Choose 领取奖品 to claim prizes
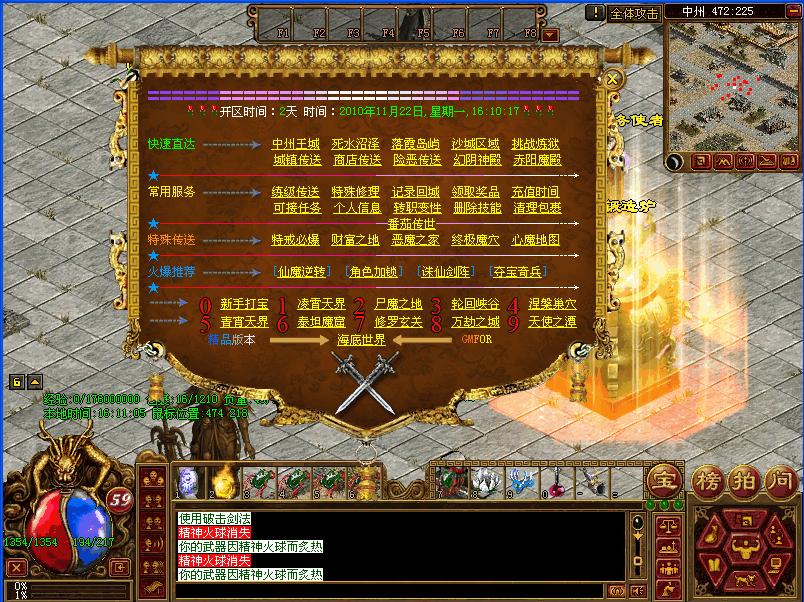This screenshot has width=804, height=602. 476,192
